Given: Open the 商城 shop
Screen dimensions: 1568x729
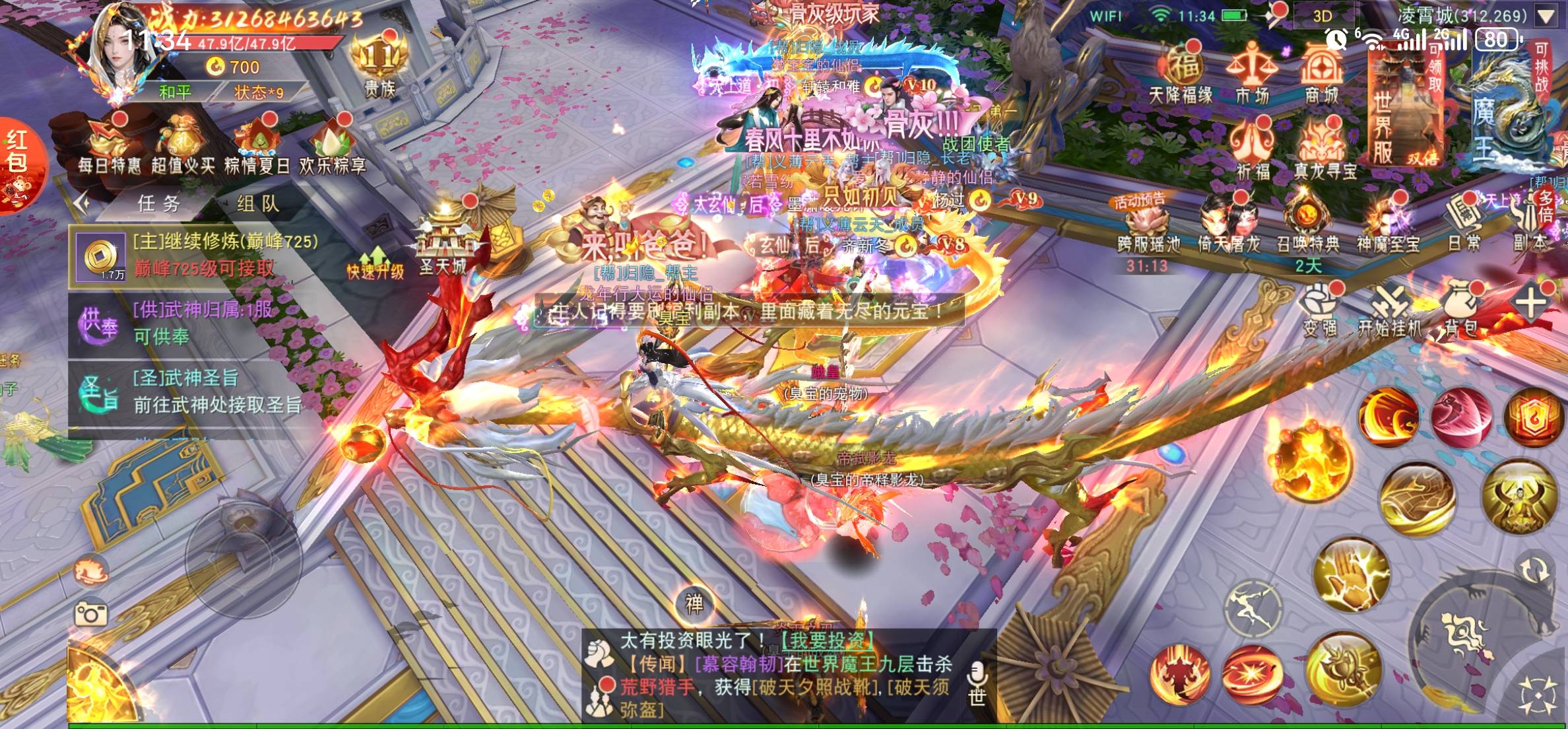Looking at the screenshot, I should (x=1322, y=74).
